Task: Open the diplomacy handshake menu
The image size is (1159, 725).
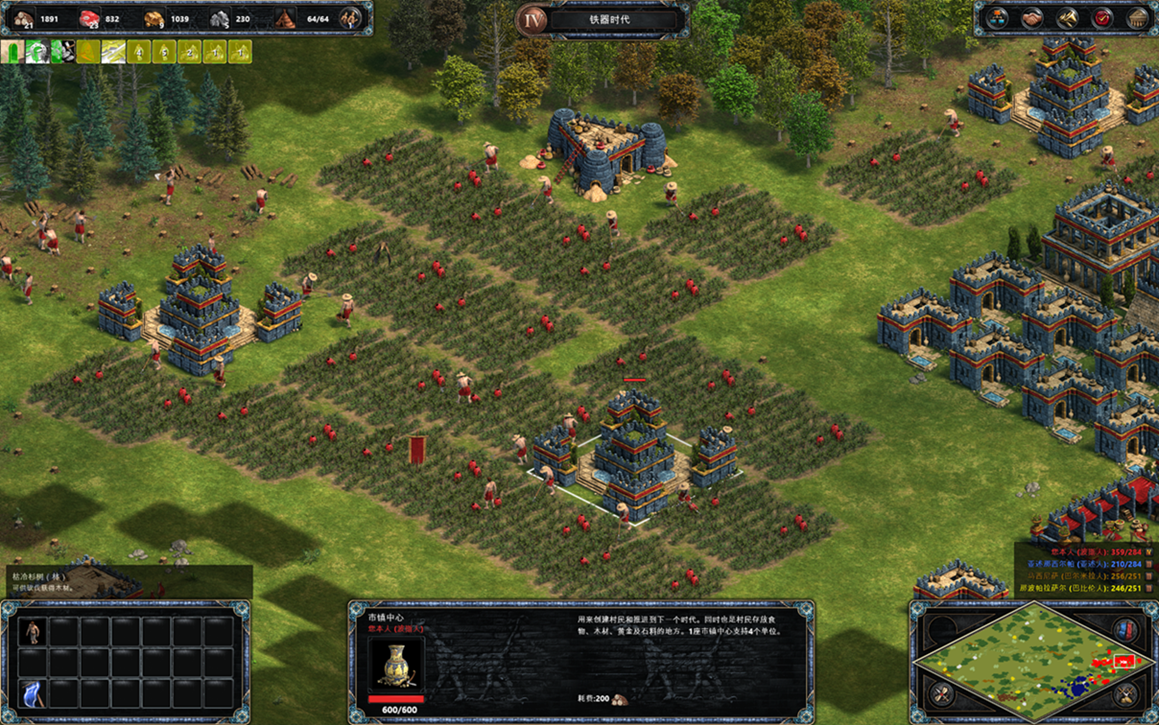Action: 1033,18
